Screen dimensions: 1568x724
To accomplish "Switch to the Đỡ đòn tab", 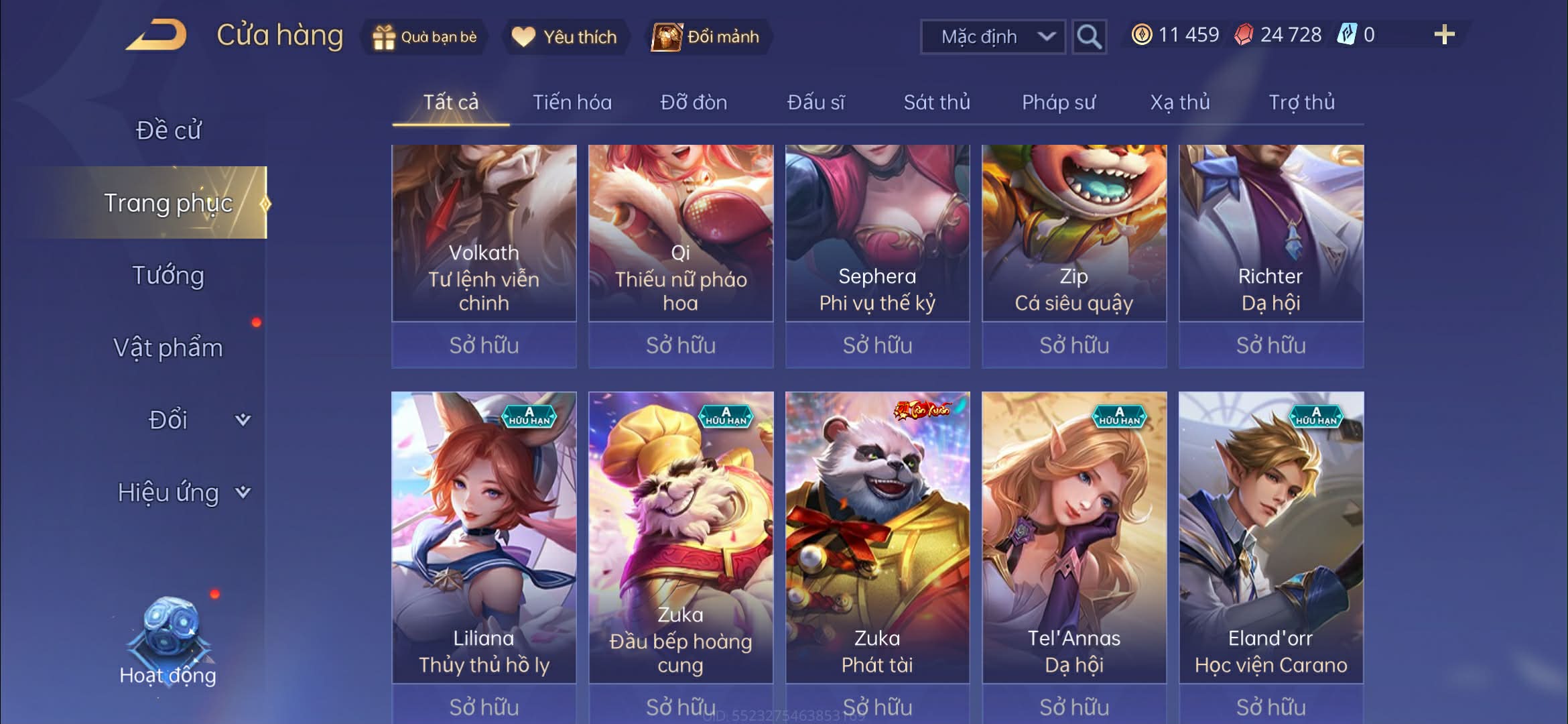I will tap(694, 103).
